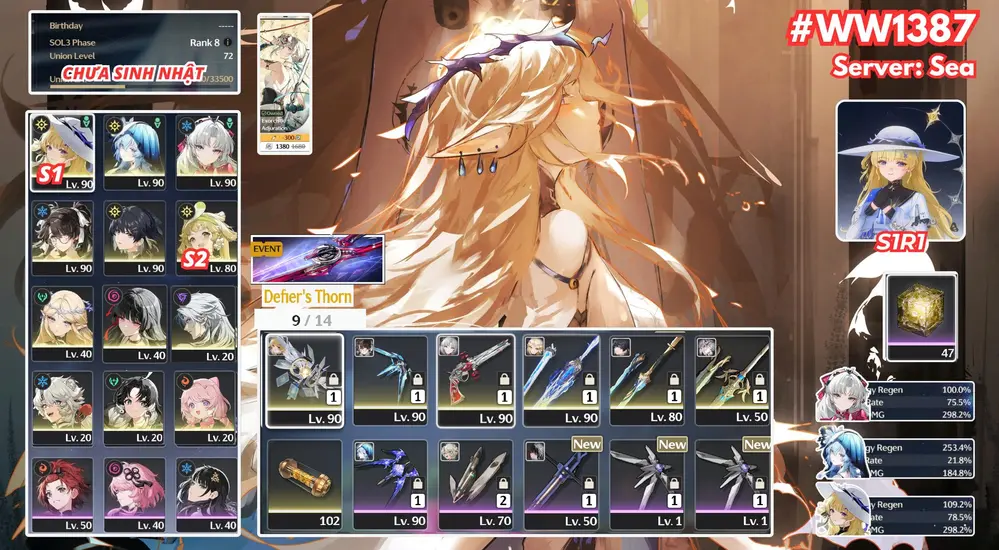The image size is (999, 550).
Task: Pick the pink-haired Lv. 20 character
Action: coord(206,409)
